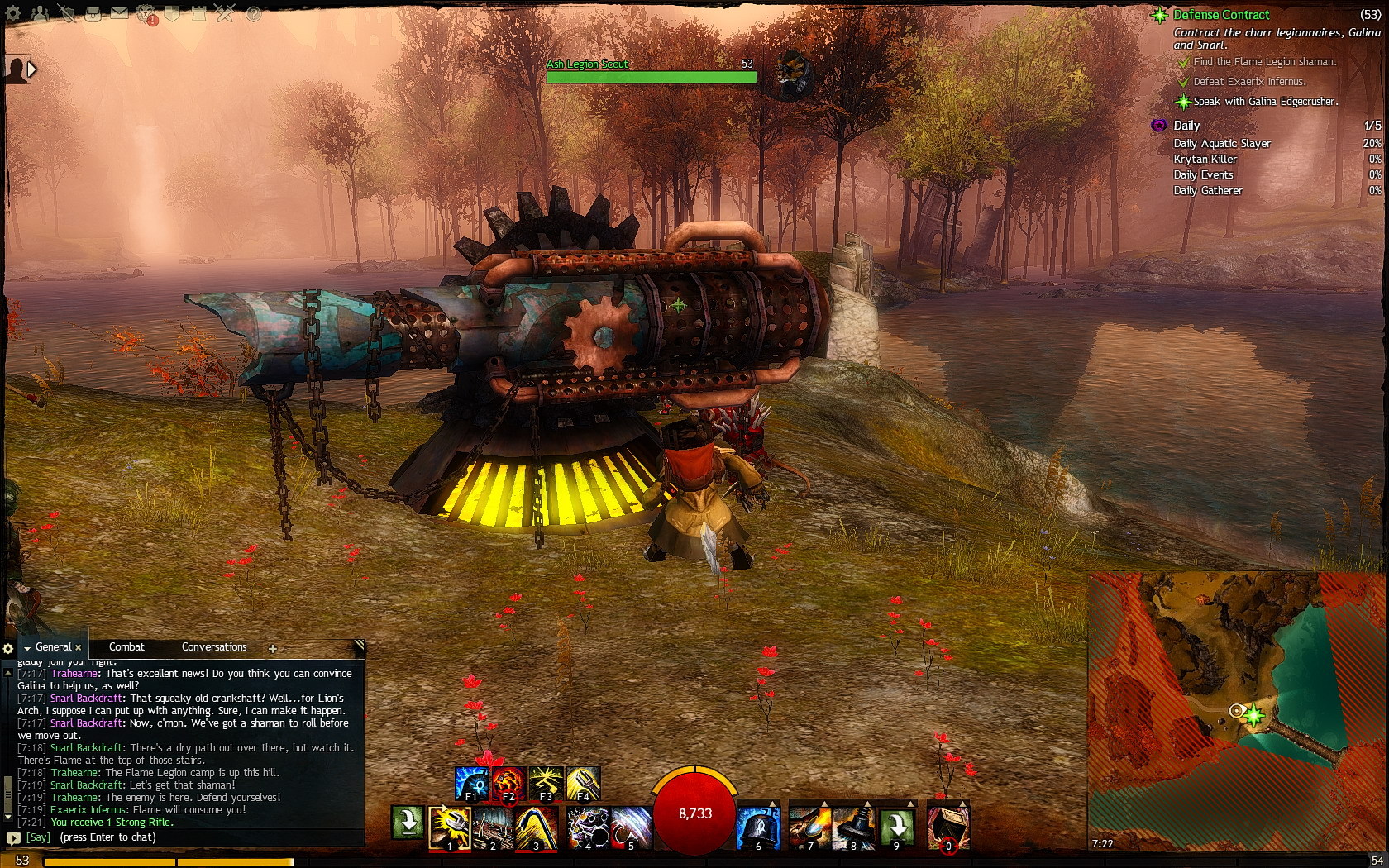Add a new chat tab

pyautogui.click(x=272, y=649)
